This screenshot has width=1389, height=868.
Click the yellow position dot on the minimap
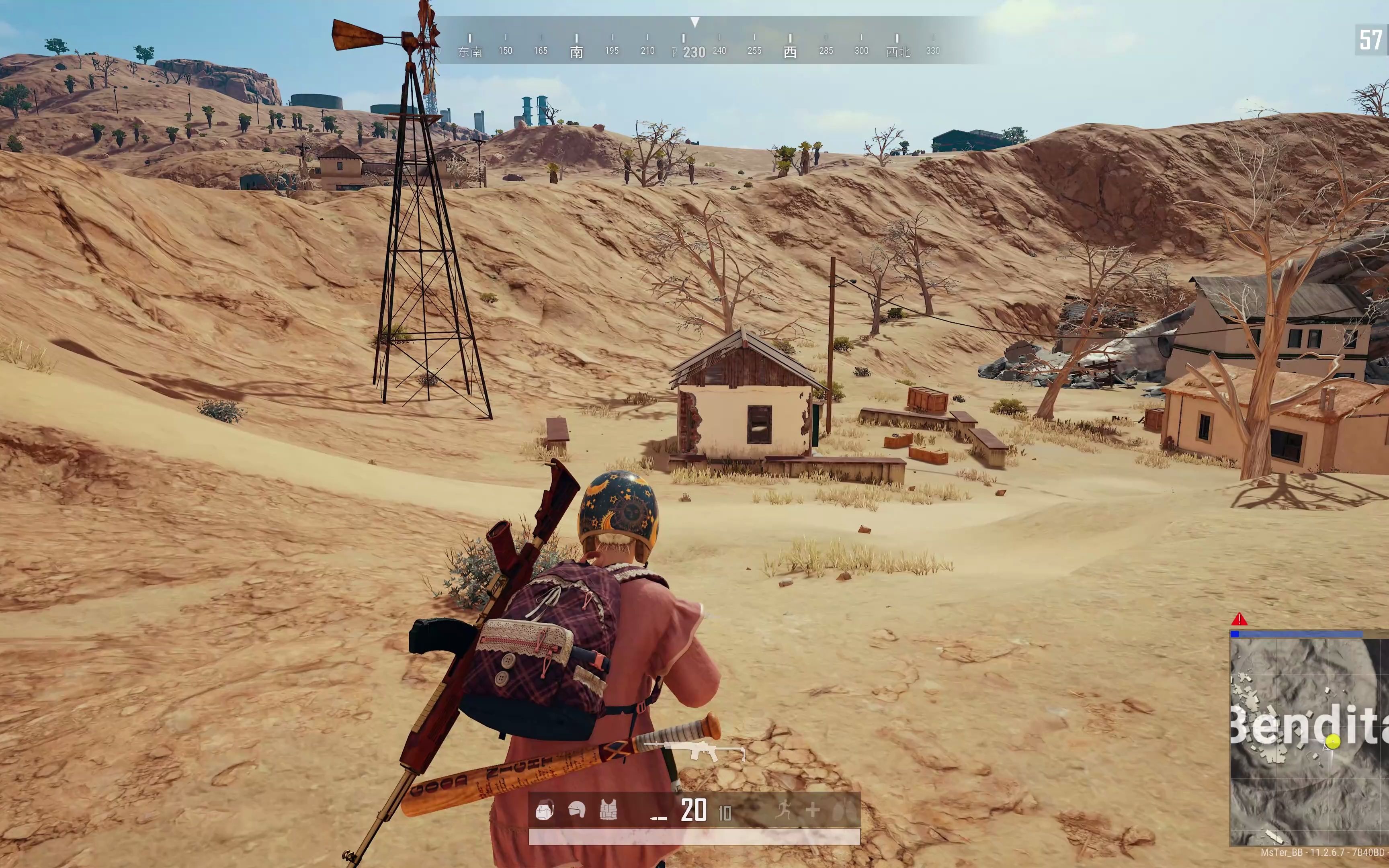coord(1333,742)
